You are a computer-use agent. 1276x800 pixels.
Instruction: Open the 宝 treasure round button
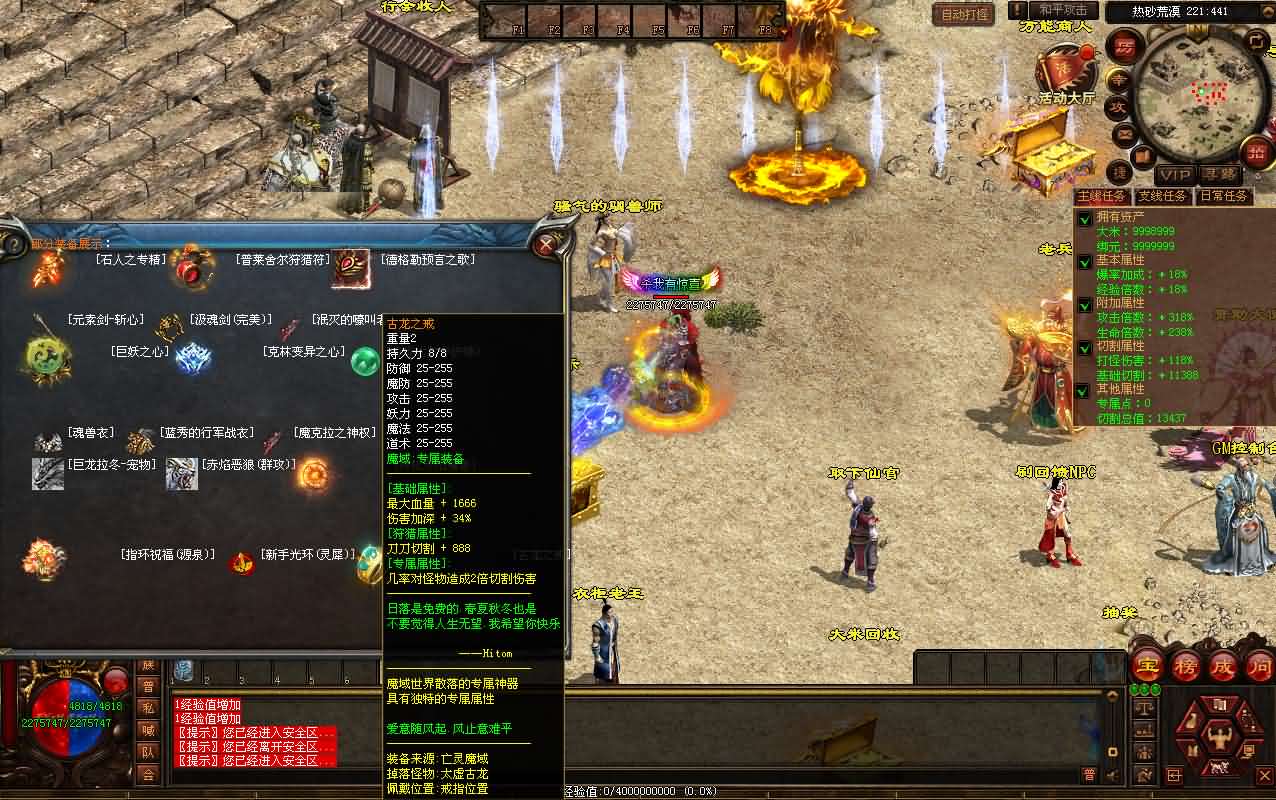coord(1147,666)
